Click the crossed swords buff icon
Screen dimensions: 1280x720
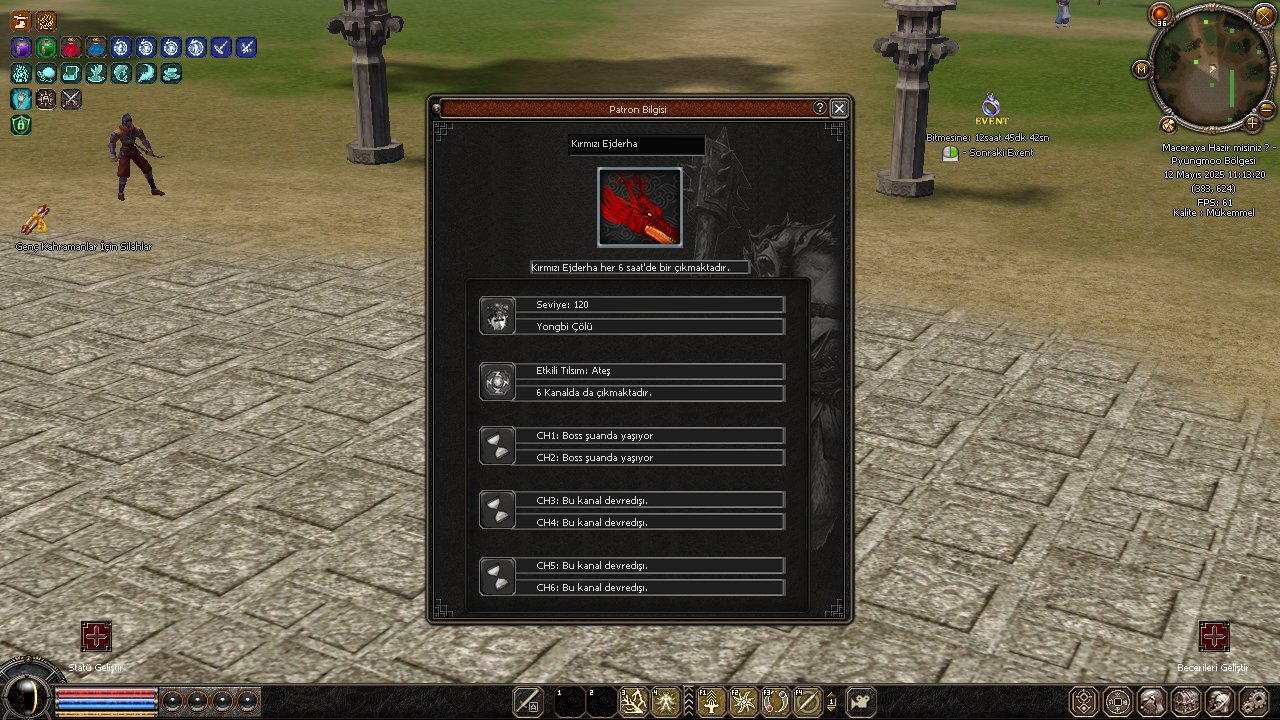click(71, 99)
